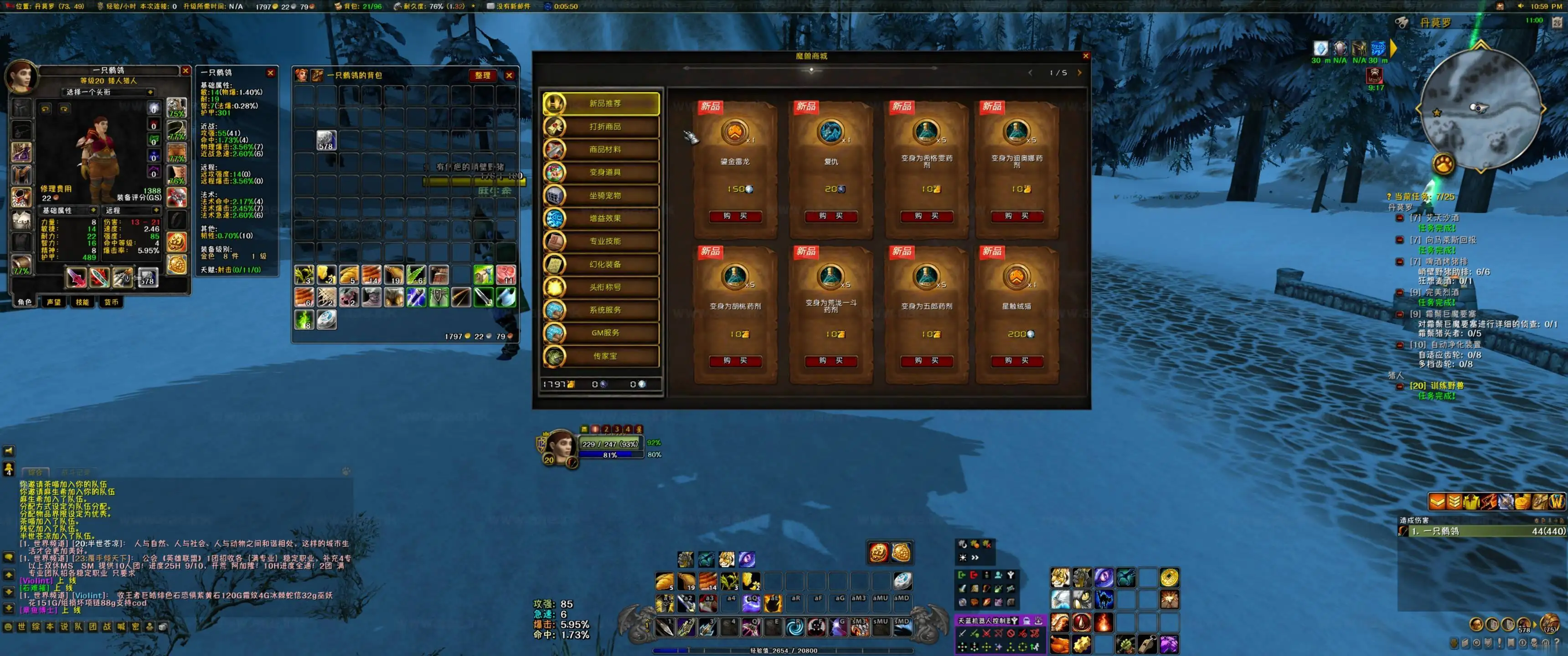The width and height of the screenshot is (1568, 656).
Task: Close the 一只鹌鹑的背包 bag window
Action: coord(510,76)
